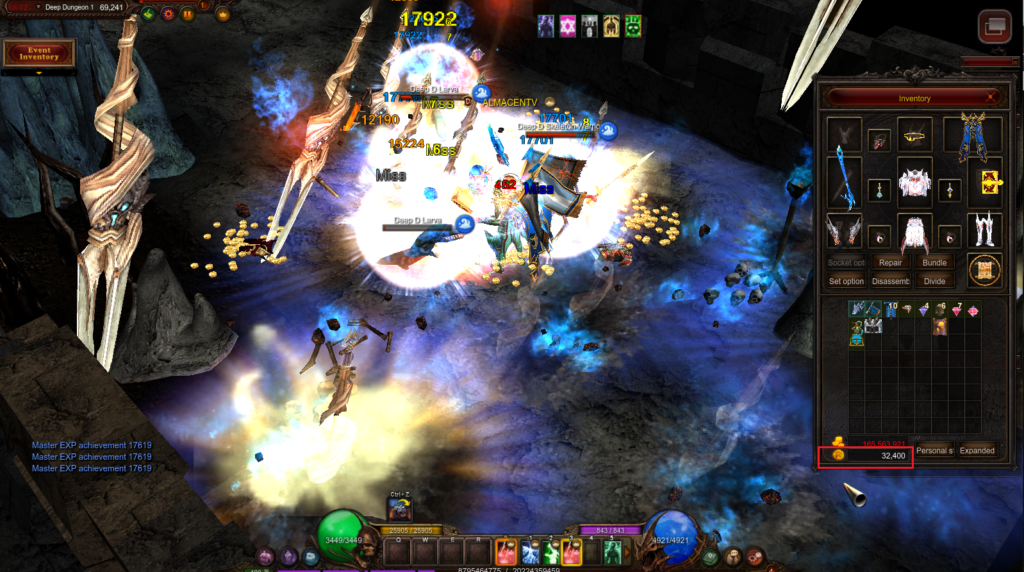
Task: Select the equipped white boots slot
Action: pyautogui.click(x=985, y=232)
